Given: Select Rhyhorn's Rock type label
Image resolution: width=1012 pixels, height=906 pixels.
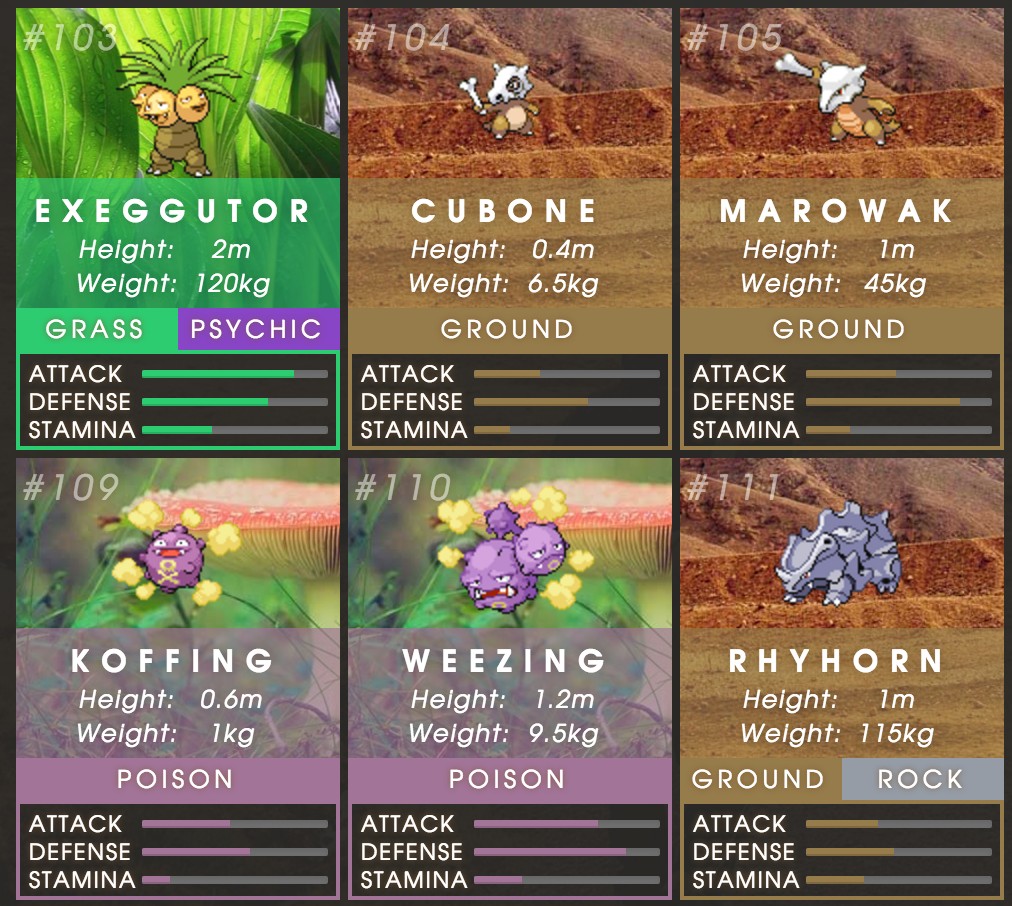Looking at the screenshot, I should (921, 779).
